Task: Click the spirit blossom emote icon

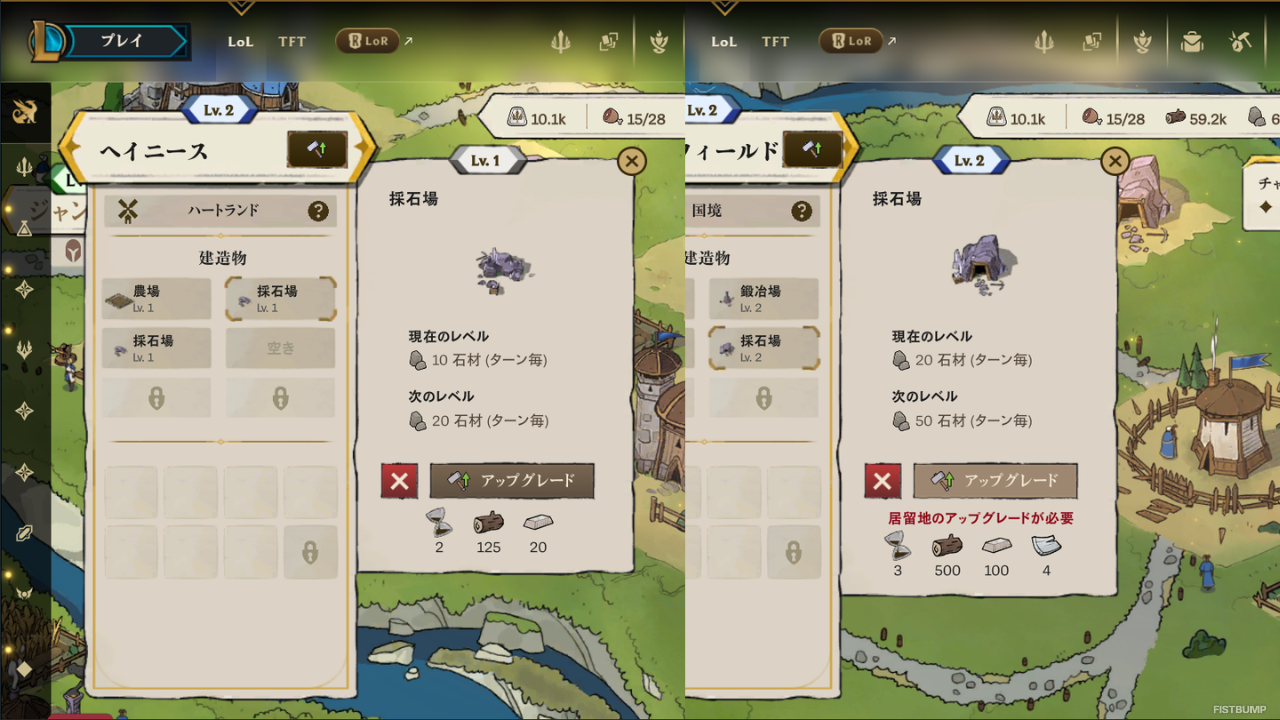Action: coord(1142,41)
